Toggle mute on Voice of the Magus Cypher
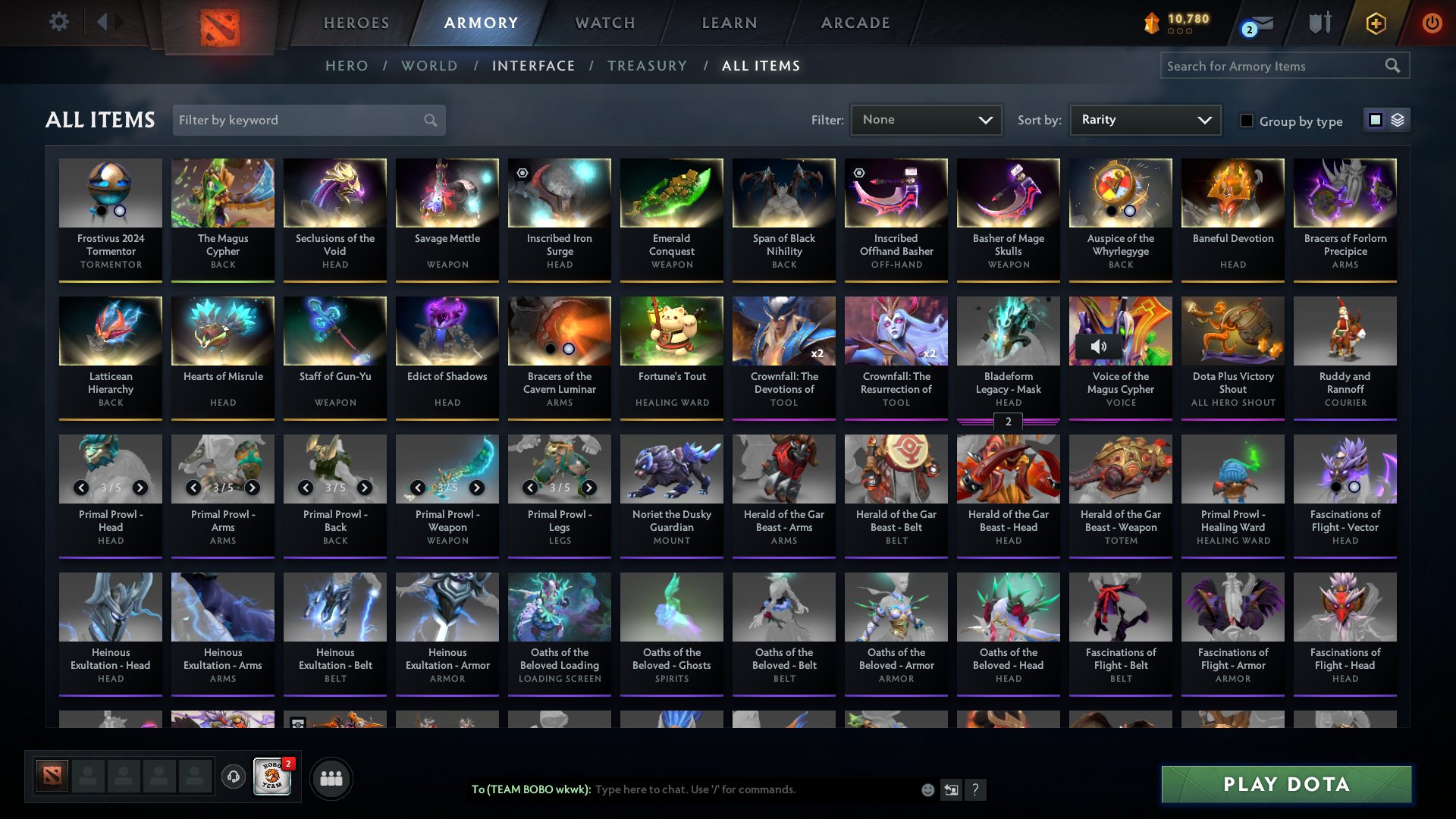1456x819 pixels. [x=1098, y=347]
